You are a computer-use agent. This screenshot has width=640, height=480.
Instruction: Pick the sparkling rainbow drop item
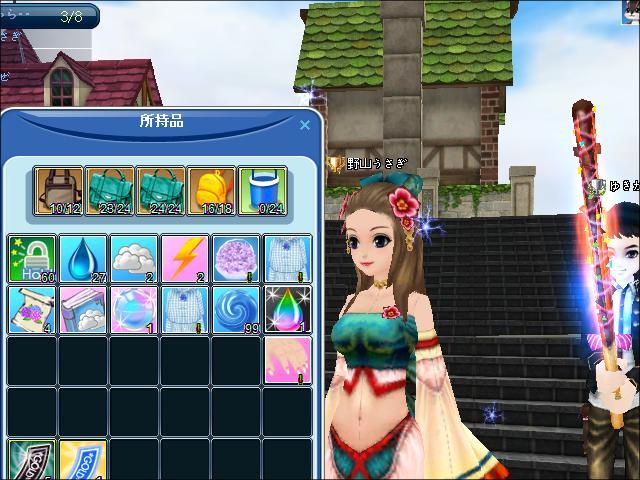click(287, 309)
